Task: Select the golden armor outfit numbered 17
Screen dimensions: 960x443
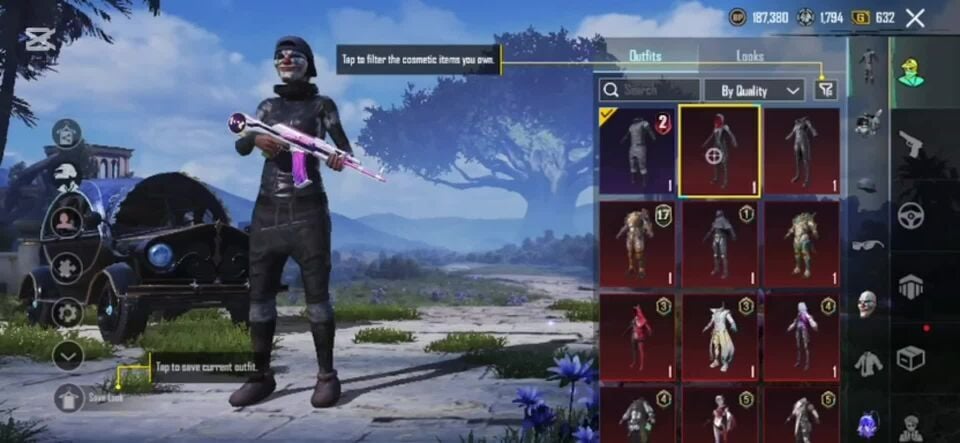Action: coord(638,244)
